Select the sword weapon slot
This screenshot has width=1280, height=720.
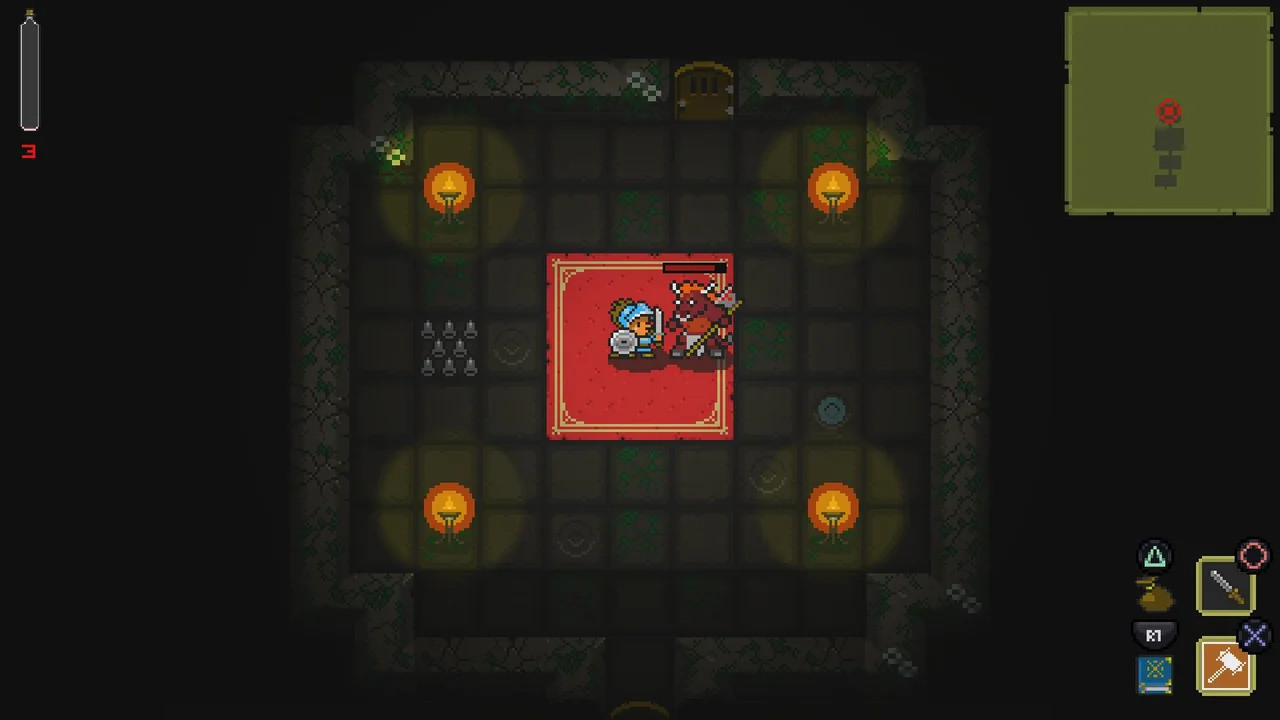coord(1226,585)
